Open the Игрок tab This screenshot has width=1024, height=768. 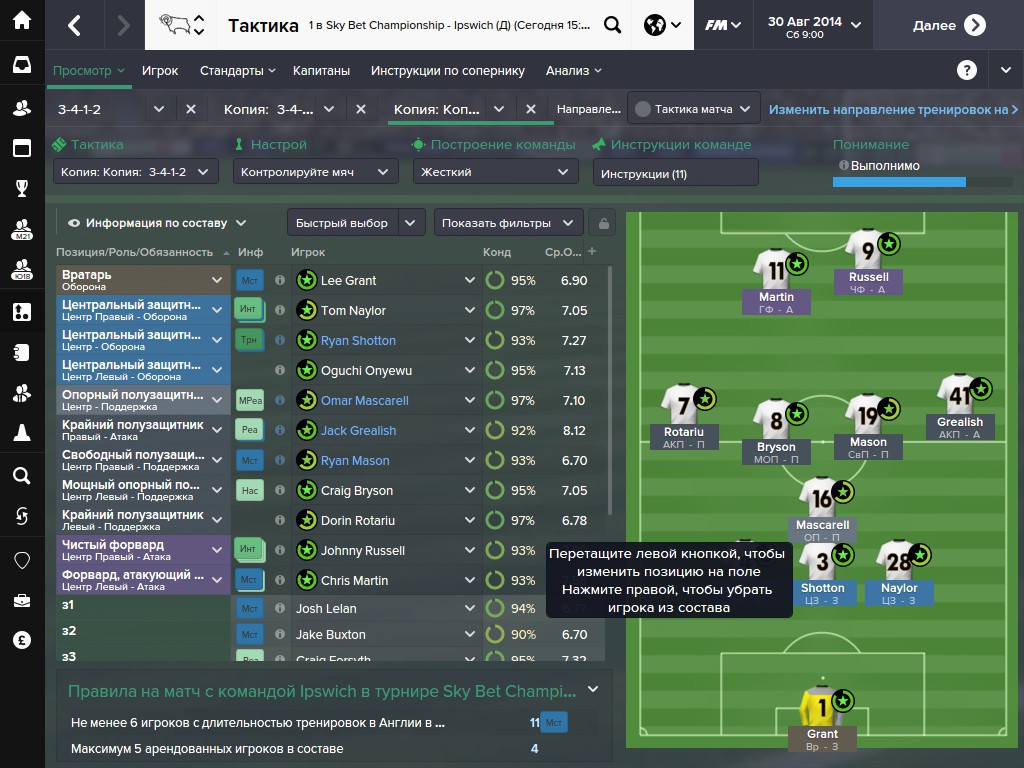pyautogui.click(x=160, y=71)
